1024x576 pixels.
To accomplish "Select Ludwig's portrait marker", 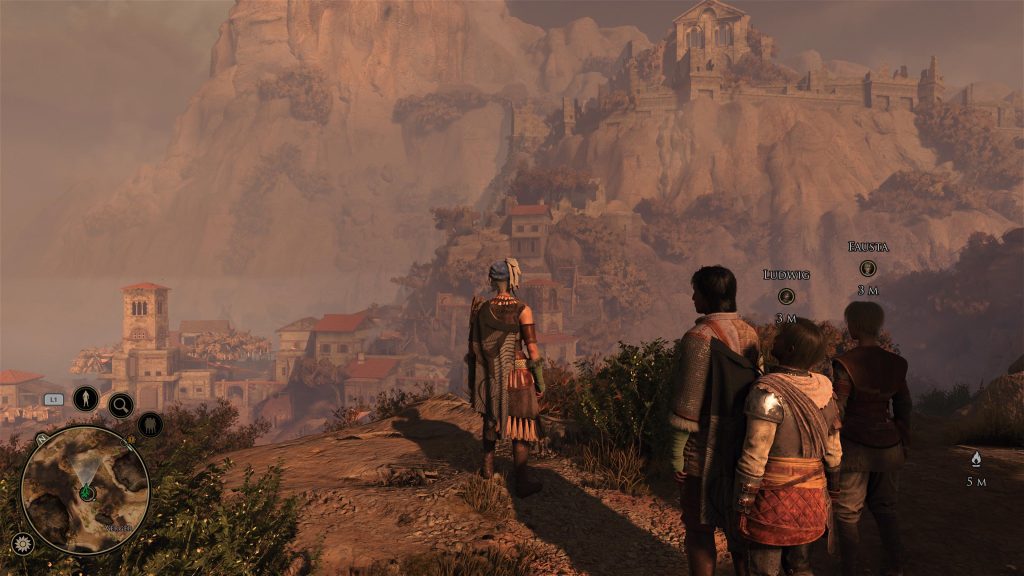I will click(x=786, y=296).
